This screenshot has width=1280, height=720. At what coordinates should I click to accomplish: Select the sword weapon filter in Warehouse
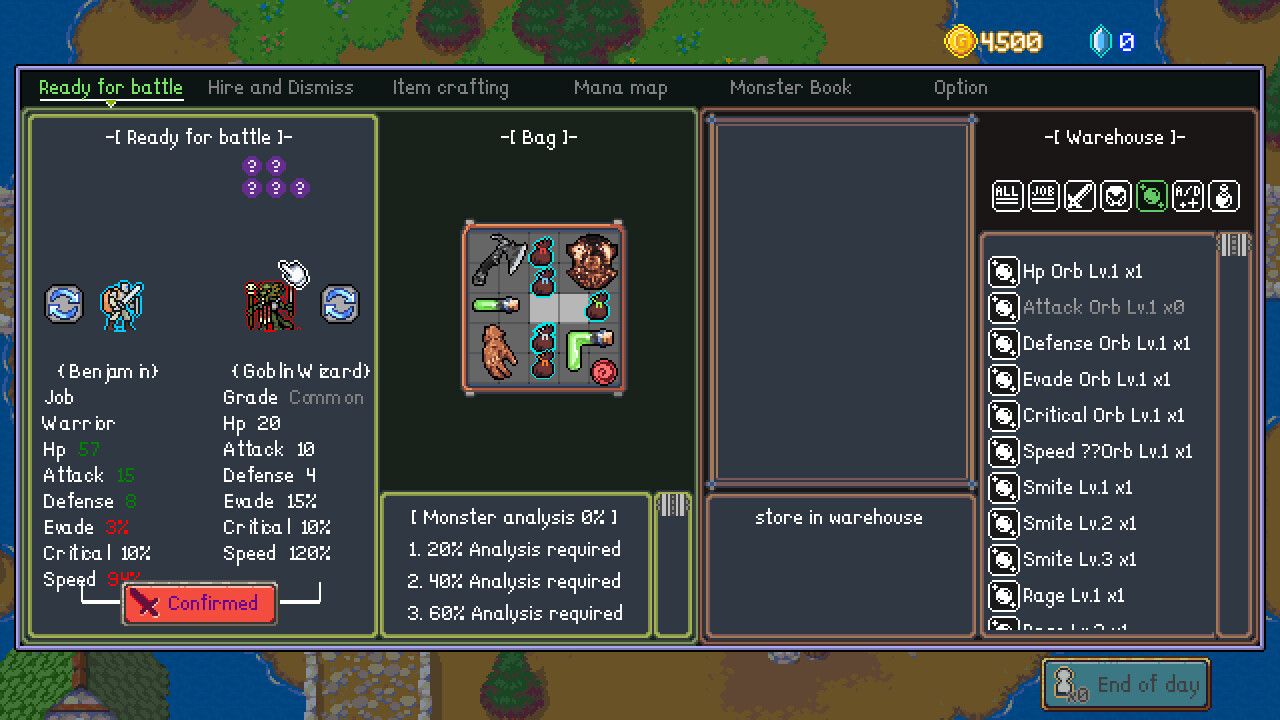(x=1080, y=196)
